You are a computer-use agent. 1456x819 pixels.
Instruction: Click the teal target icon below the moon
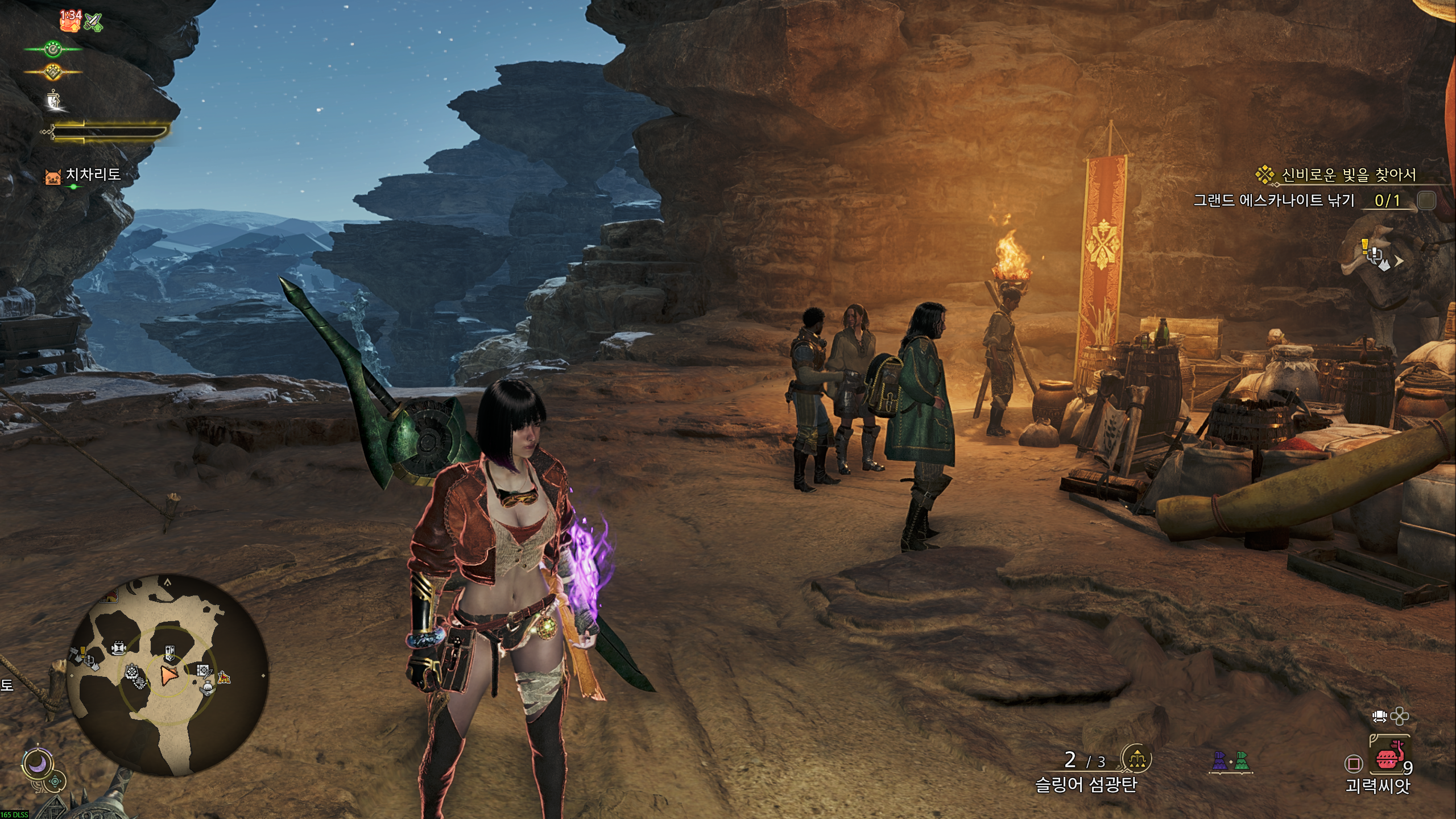(x=55, y=783)
